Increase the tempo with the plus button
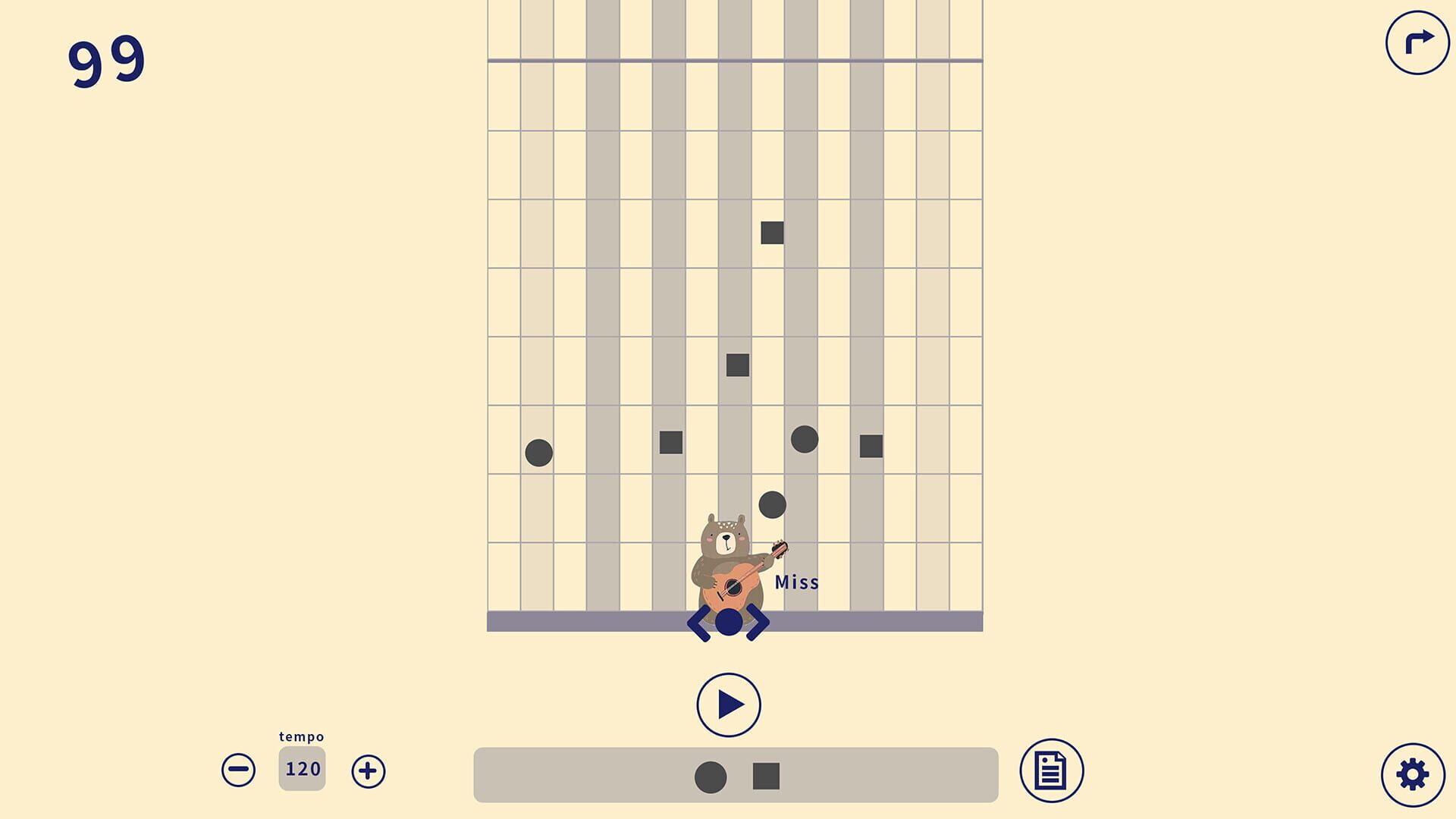Screen dimensions: 1456x819 tap(367, 771)
